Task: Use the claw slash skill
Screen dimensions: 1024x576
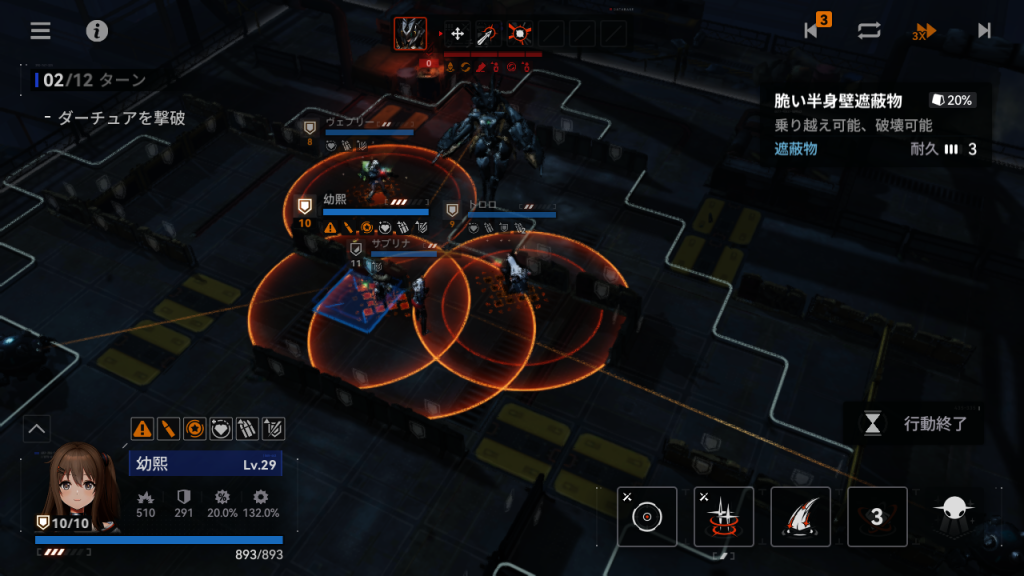Action: click(801, 516)
